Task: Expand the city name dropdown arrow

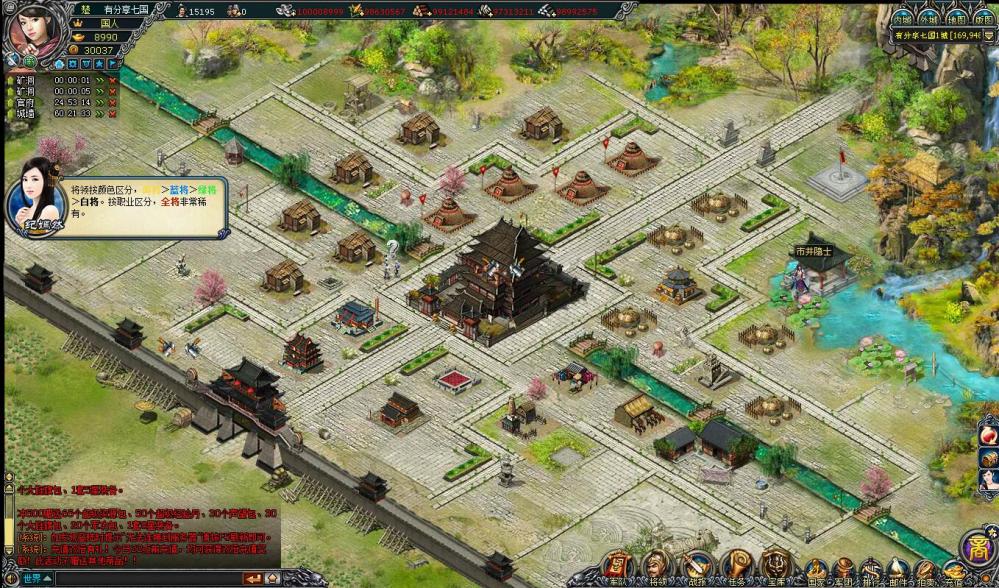Action: click(988, 36)
